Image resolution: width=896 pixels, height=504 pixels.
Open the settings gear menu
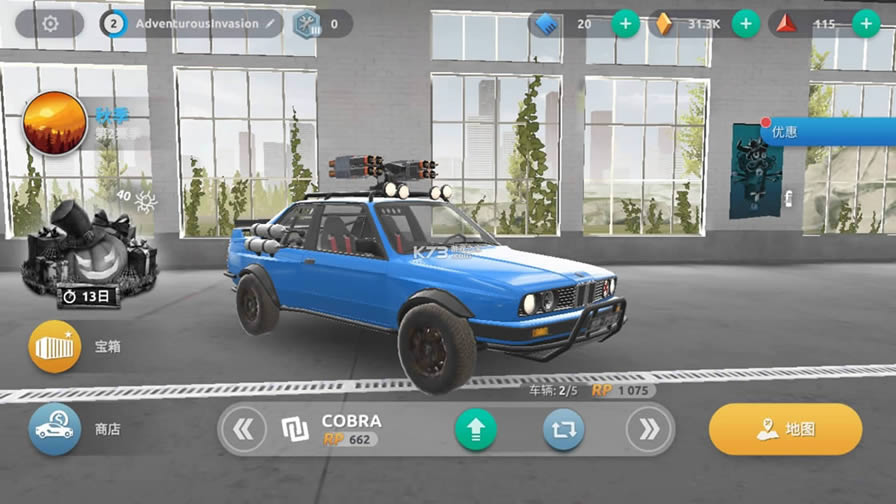coord(50,23)
